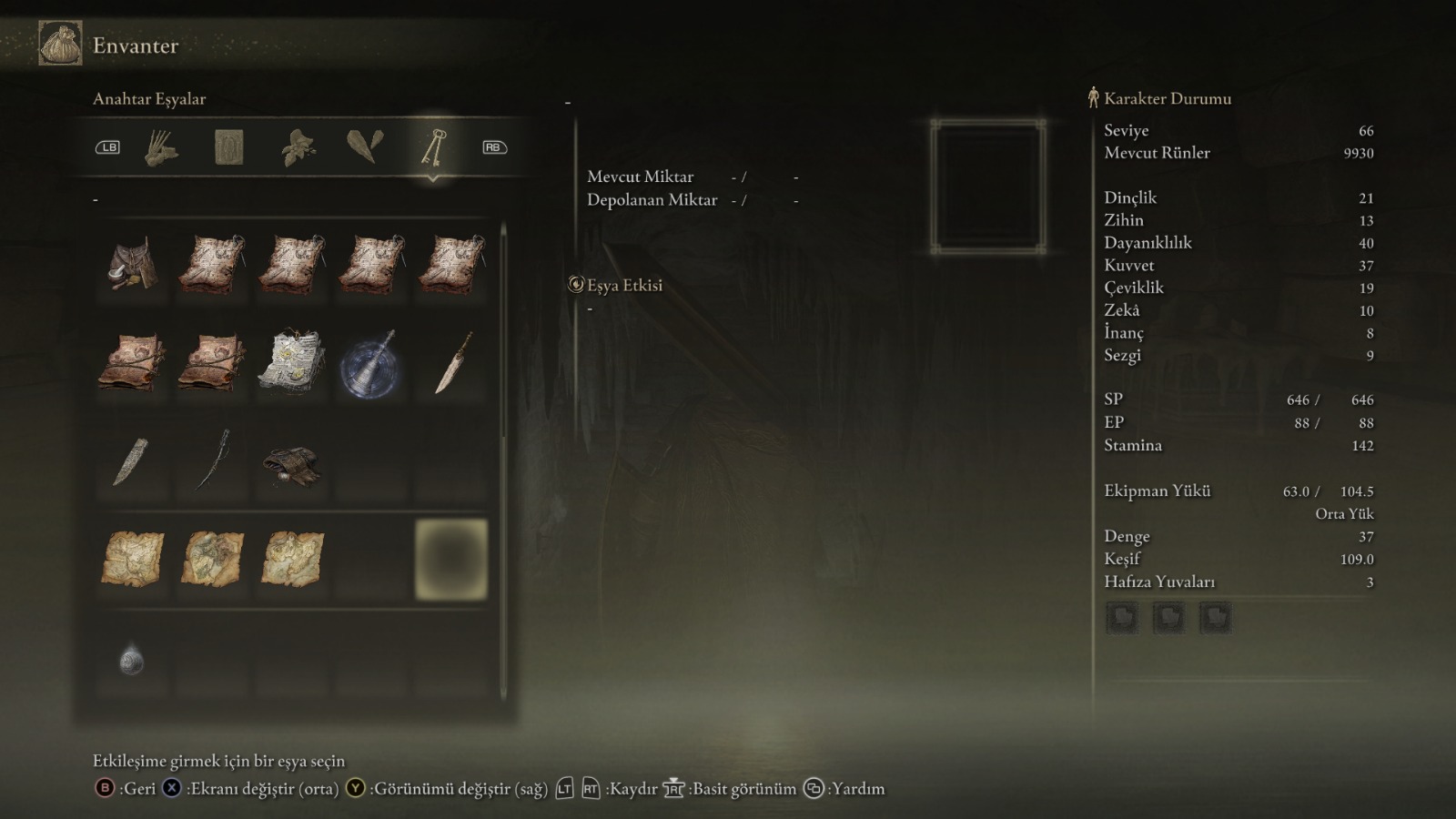The height and width of the screenshot is (819, 1456).
Task: Select the Crafting Kit pouch item
Action: (x=133, y=264)
